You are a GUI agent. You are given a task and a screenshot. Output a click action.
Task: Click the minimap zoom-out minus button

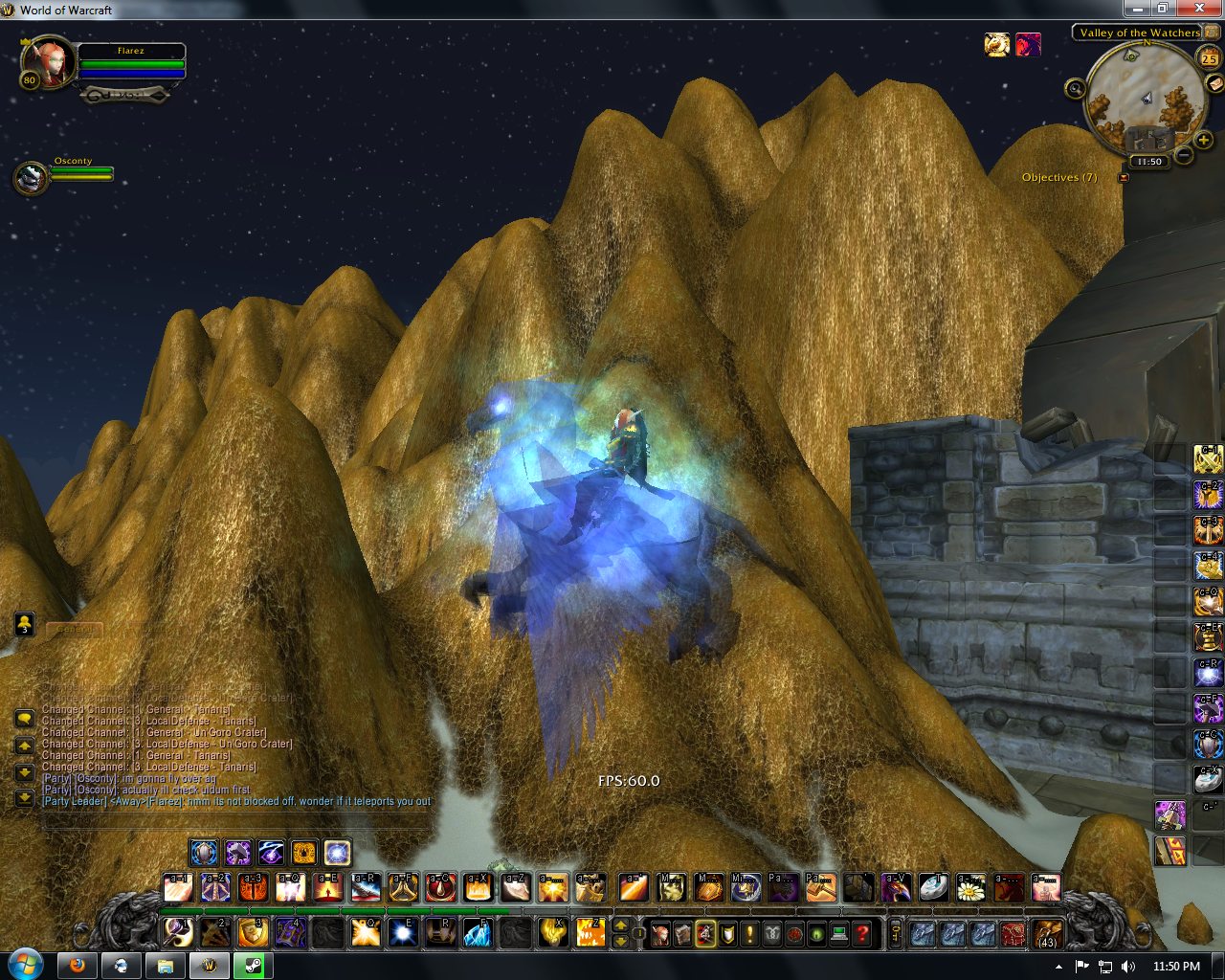(x=1184, y=154)
